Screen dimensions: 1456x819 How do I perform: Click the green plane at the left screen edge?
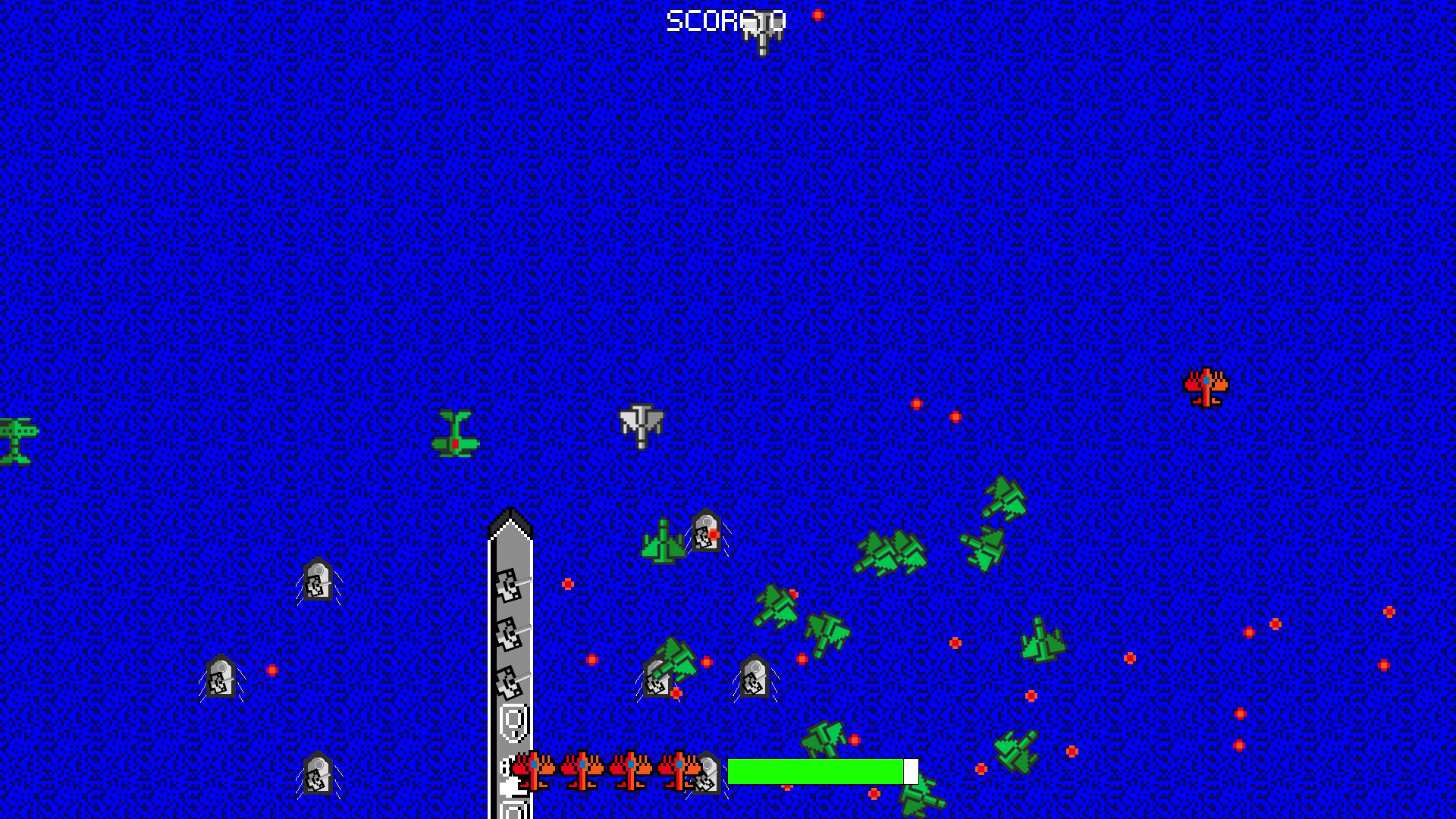(11, 440)
